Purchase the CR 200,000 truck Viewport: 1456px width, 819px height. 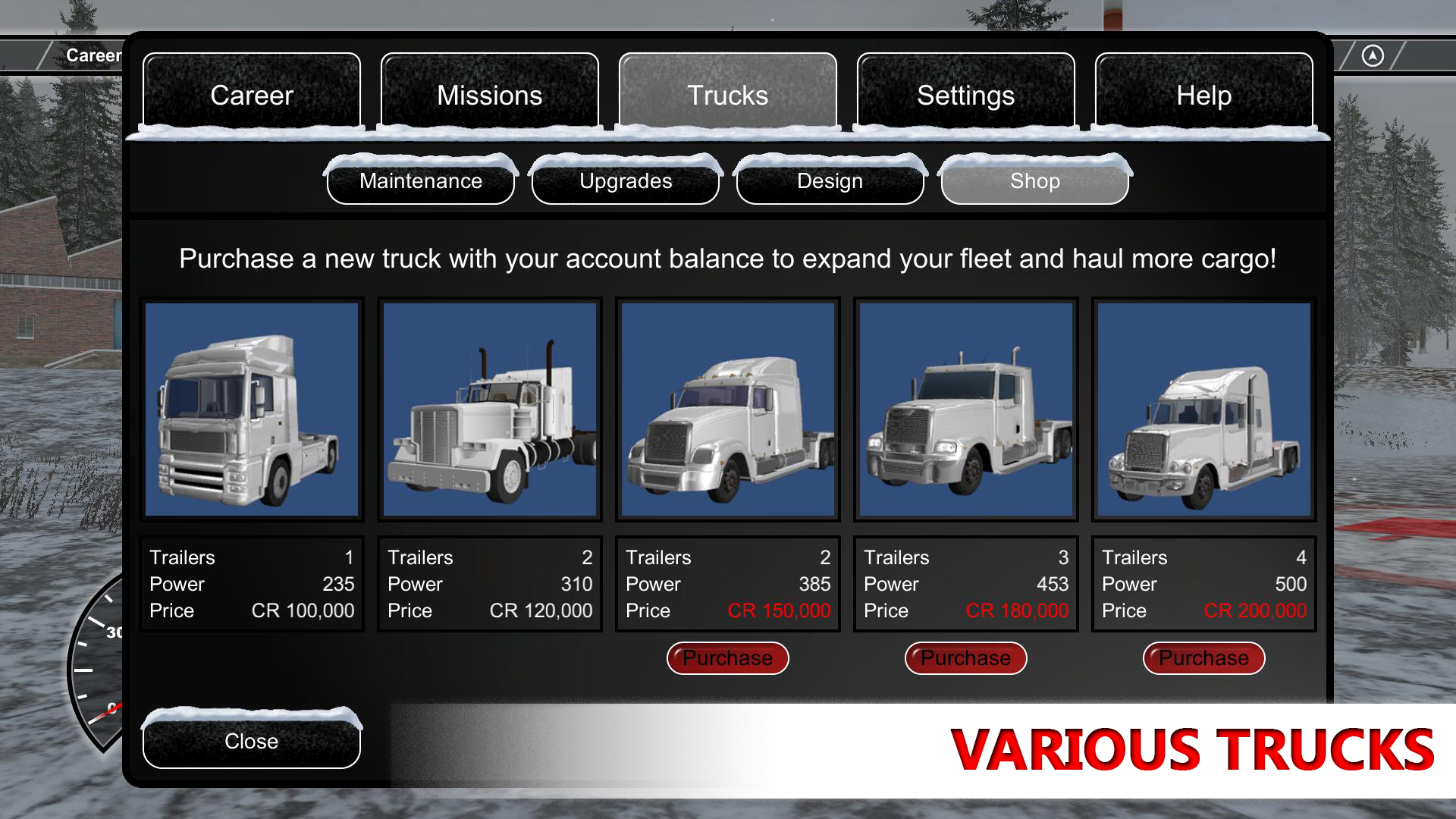pyautogui.click(x=1203, y=657)
